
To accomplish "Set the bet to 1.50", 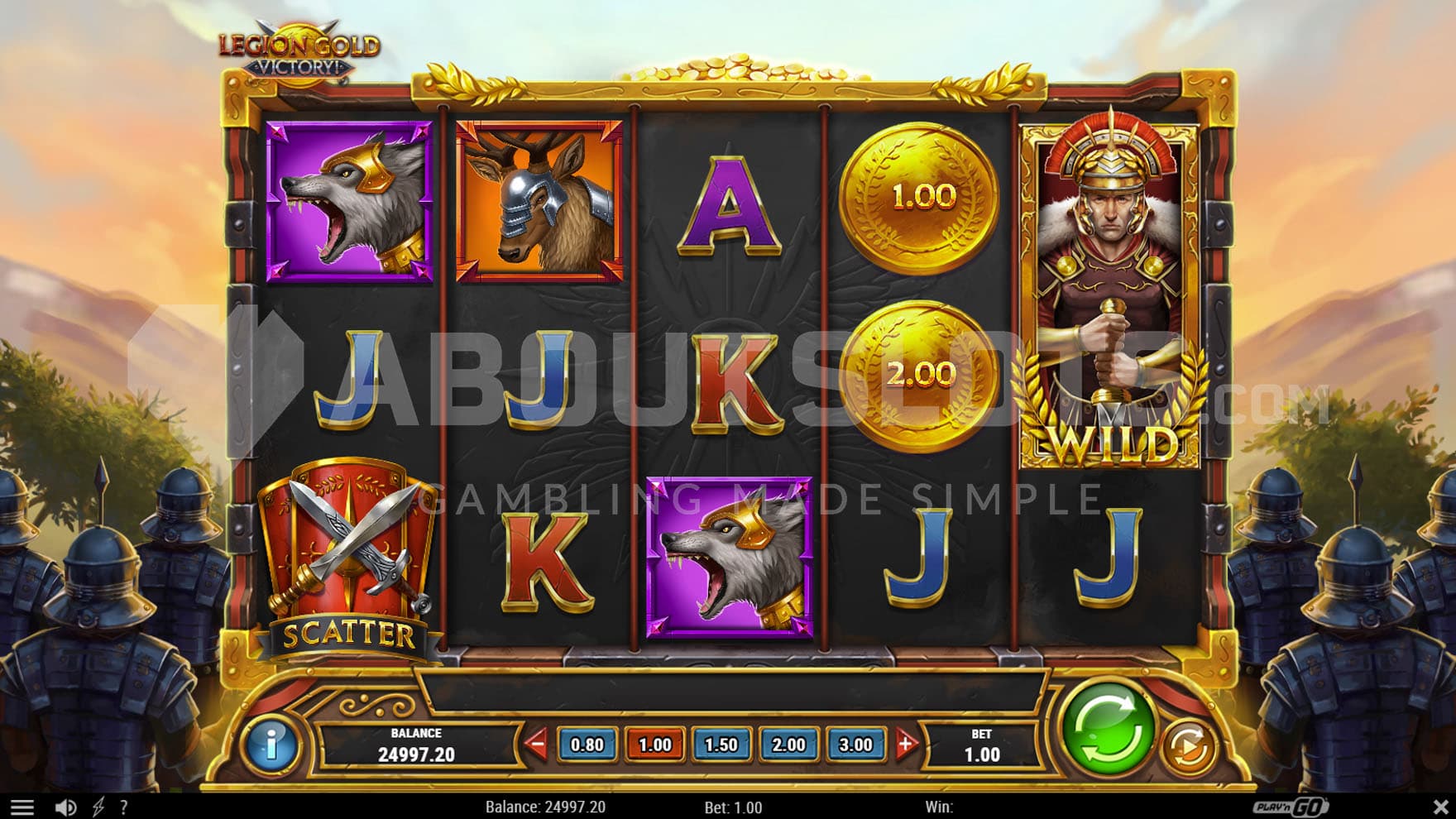I will pyautogui.click(x=721, y=745).
